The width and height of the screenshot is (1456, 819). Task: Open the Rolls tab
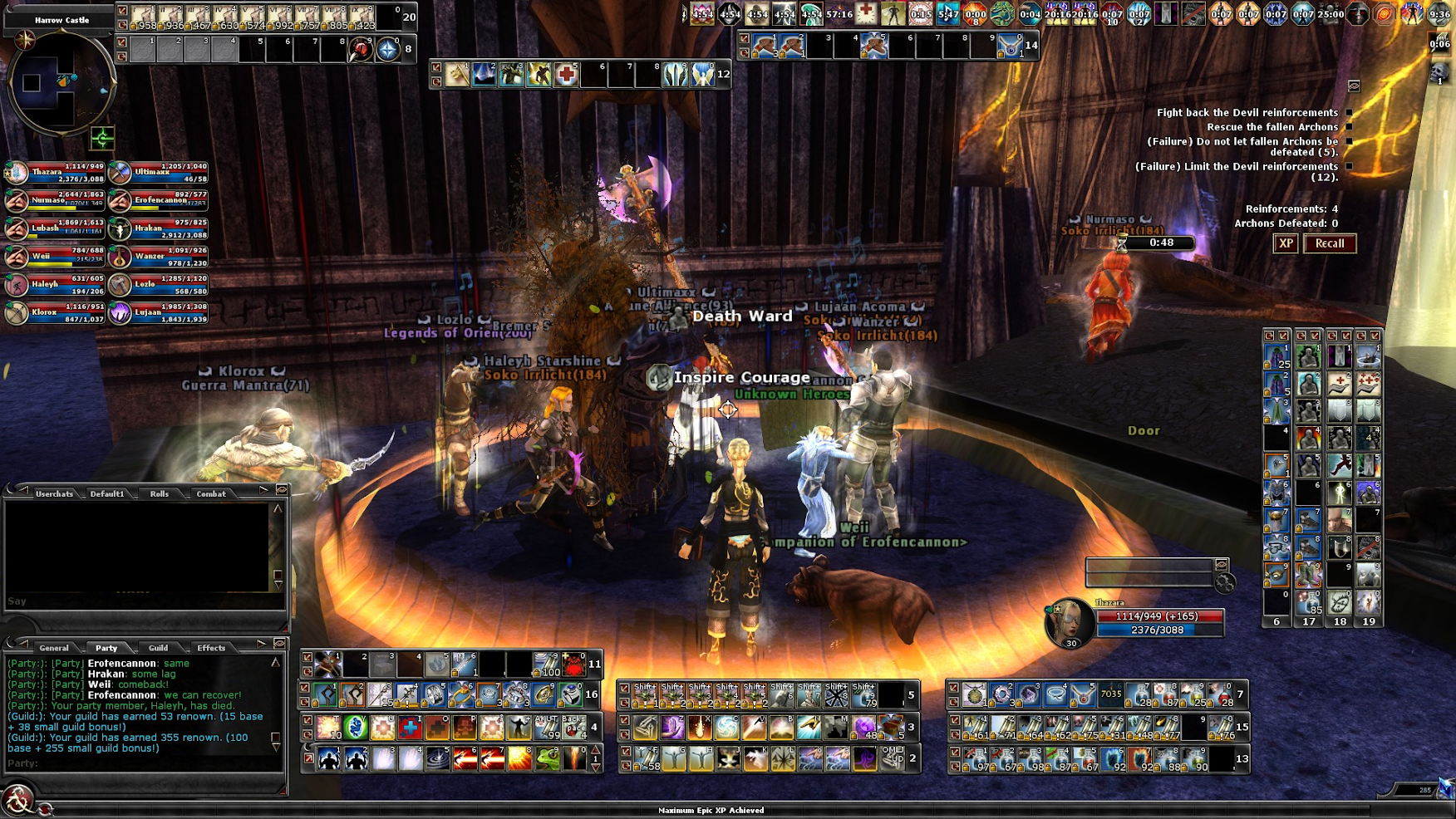(x=160, y=494)
